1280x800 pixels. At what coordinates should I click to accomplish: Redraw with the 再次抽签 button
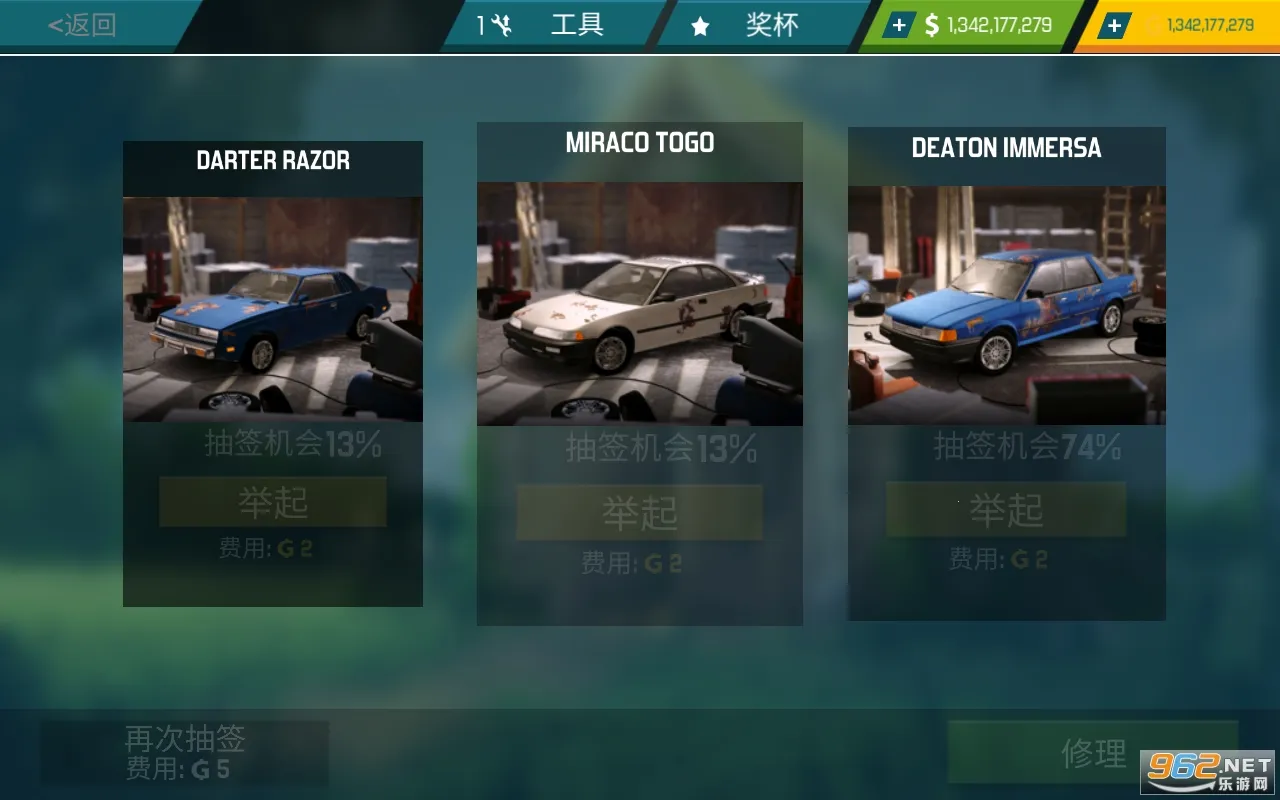[x=185, y=752]
